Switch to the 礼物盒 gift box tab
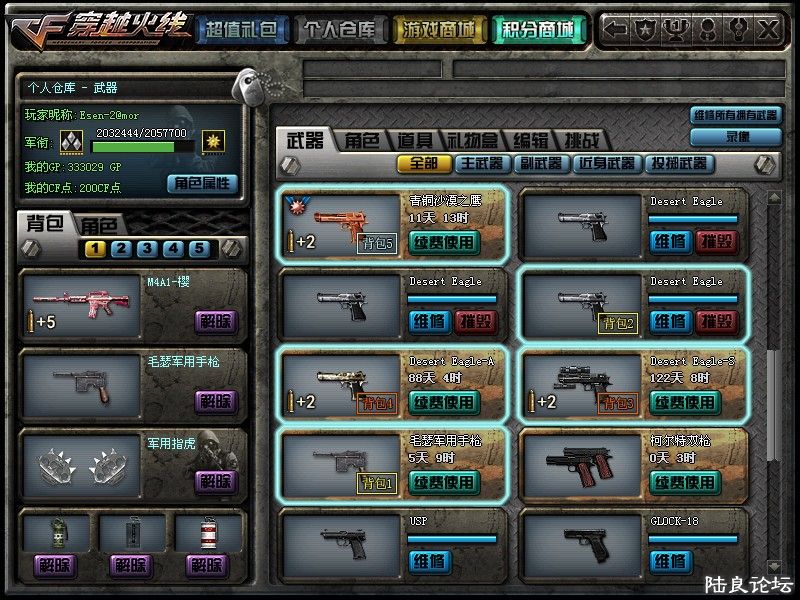The image size is (800, 600). pyautogui.click(x=472, y=141)
